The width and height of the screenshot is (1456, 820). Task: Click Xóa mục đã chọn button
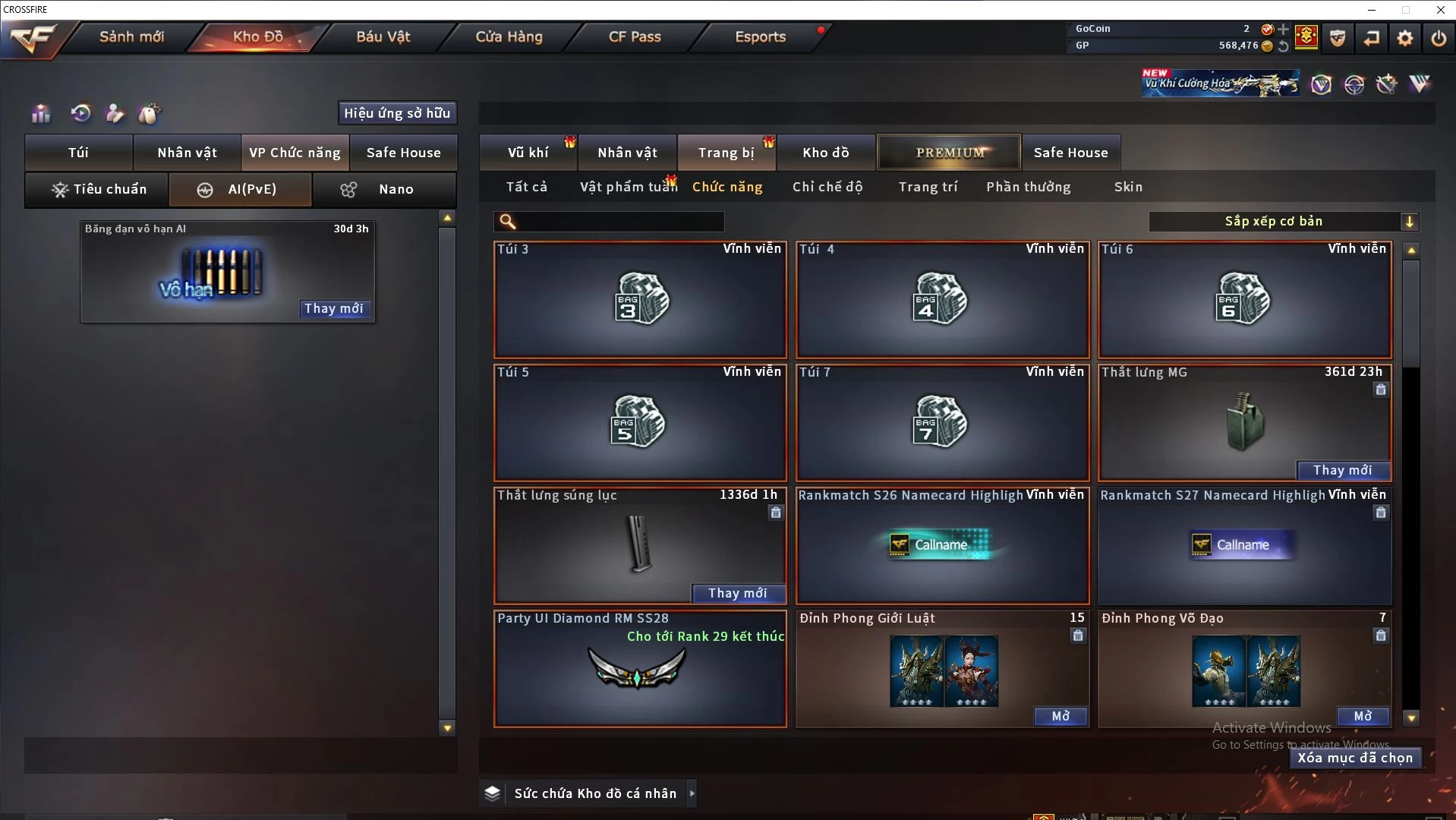click(1355, 758)
